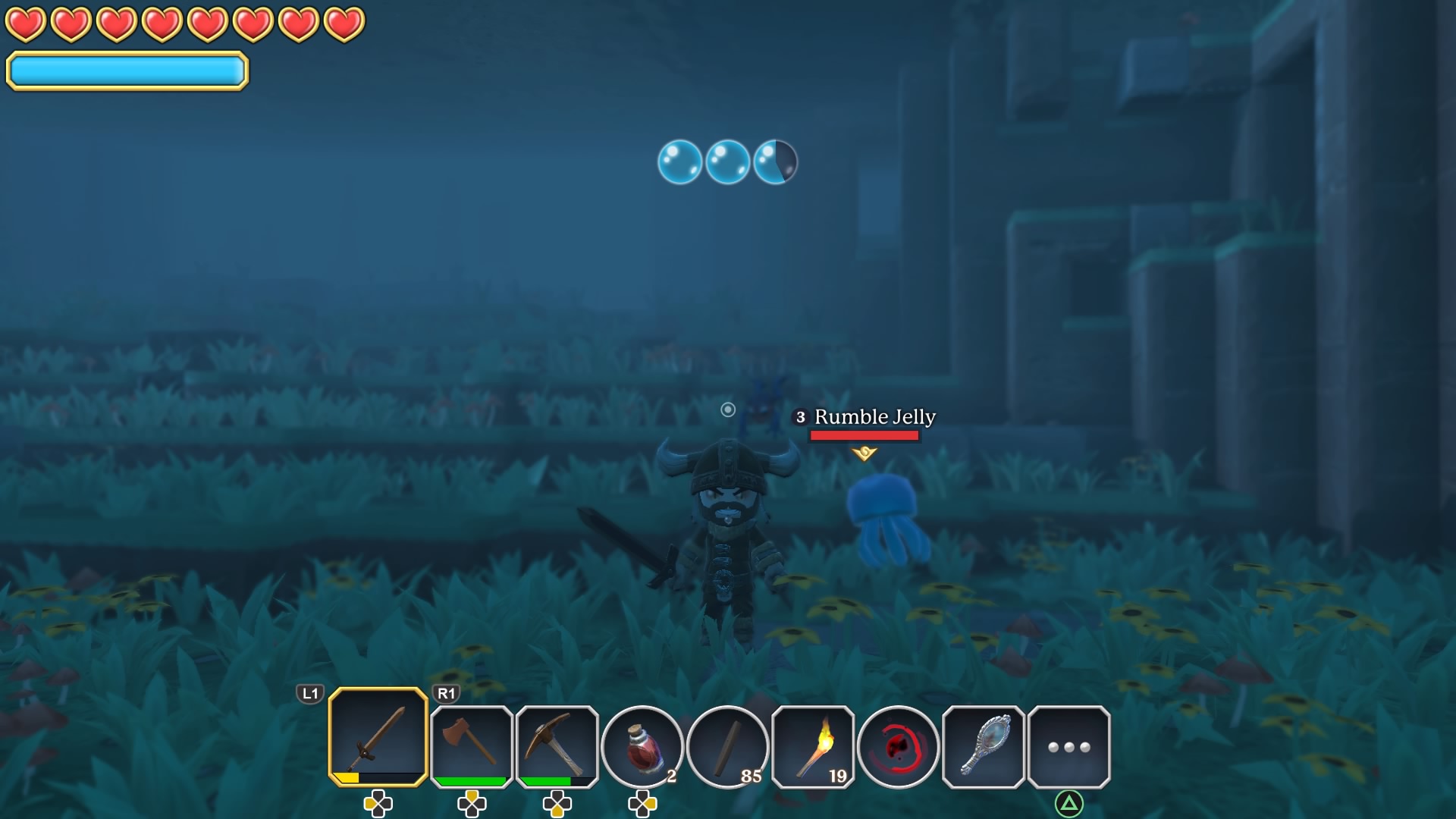Select the wooden stick stack of 85
Screen dimensions: 1456x819
(727, 747)
